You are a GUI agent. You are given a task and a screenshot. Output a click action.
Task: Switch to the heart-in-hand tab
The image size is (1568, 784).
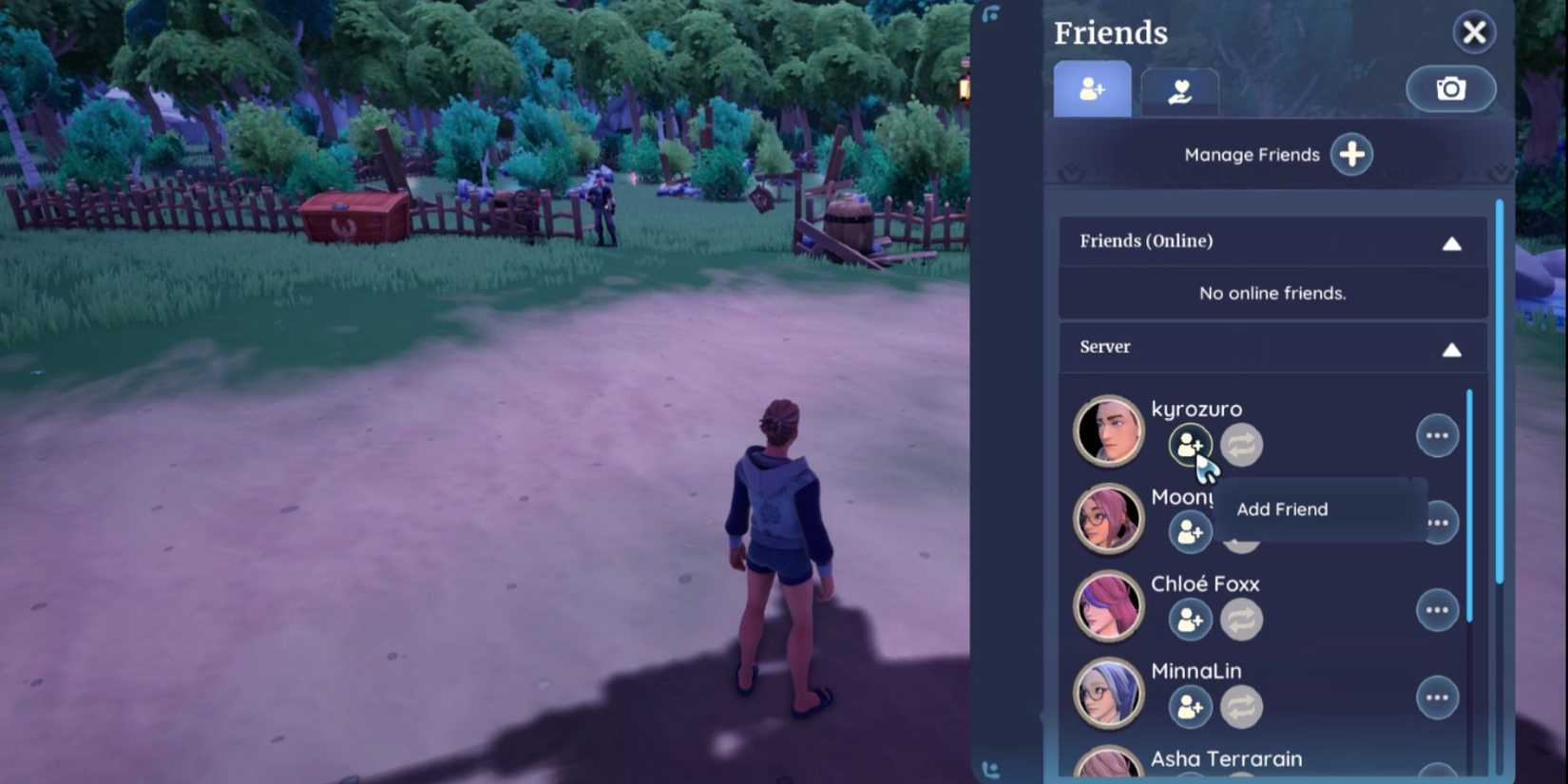pos(1179,88)
